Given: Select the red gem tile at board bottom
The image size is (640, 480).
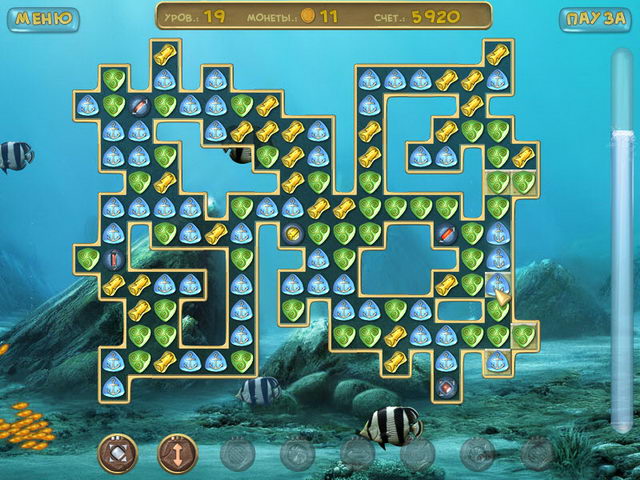Looking at the screenshot, I should [446, 387].
